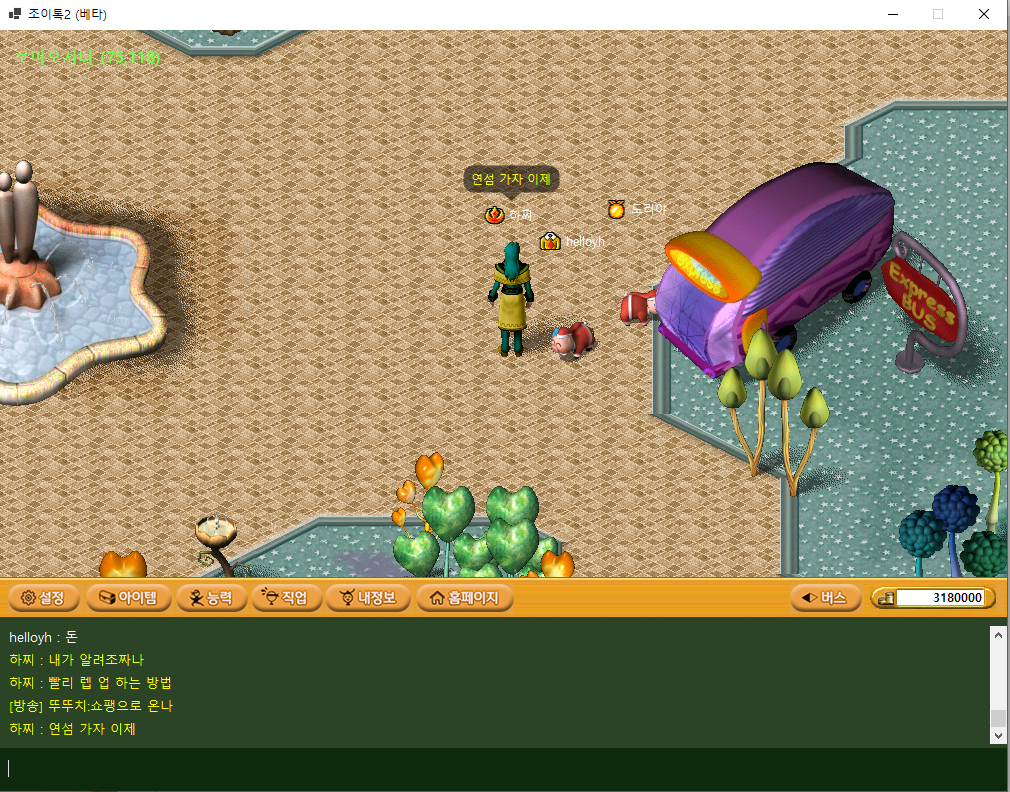Open the 아이템 inventory
This screenshot has height=792, width=1010.
(127, 598)
